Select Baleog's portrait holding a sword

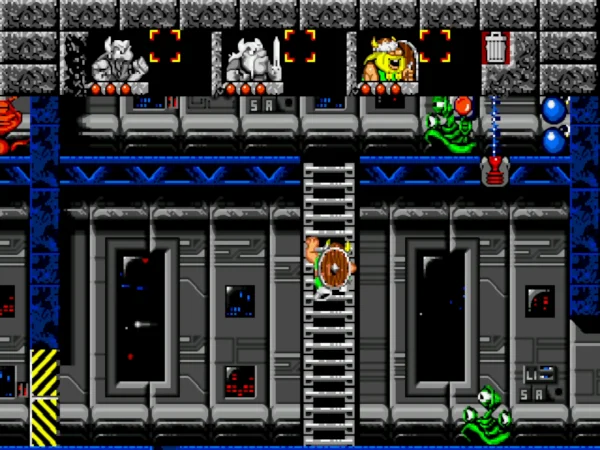pos(248,58)
